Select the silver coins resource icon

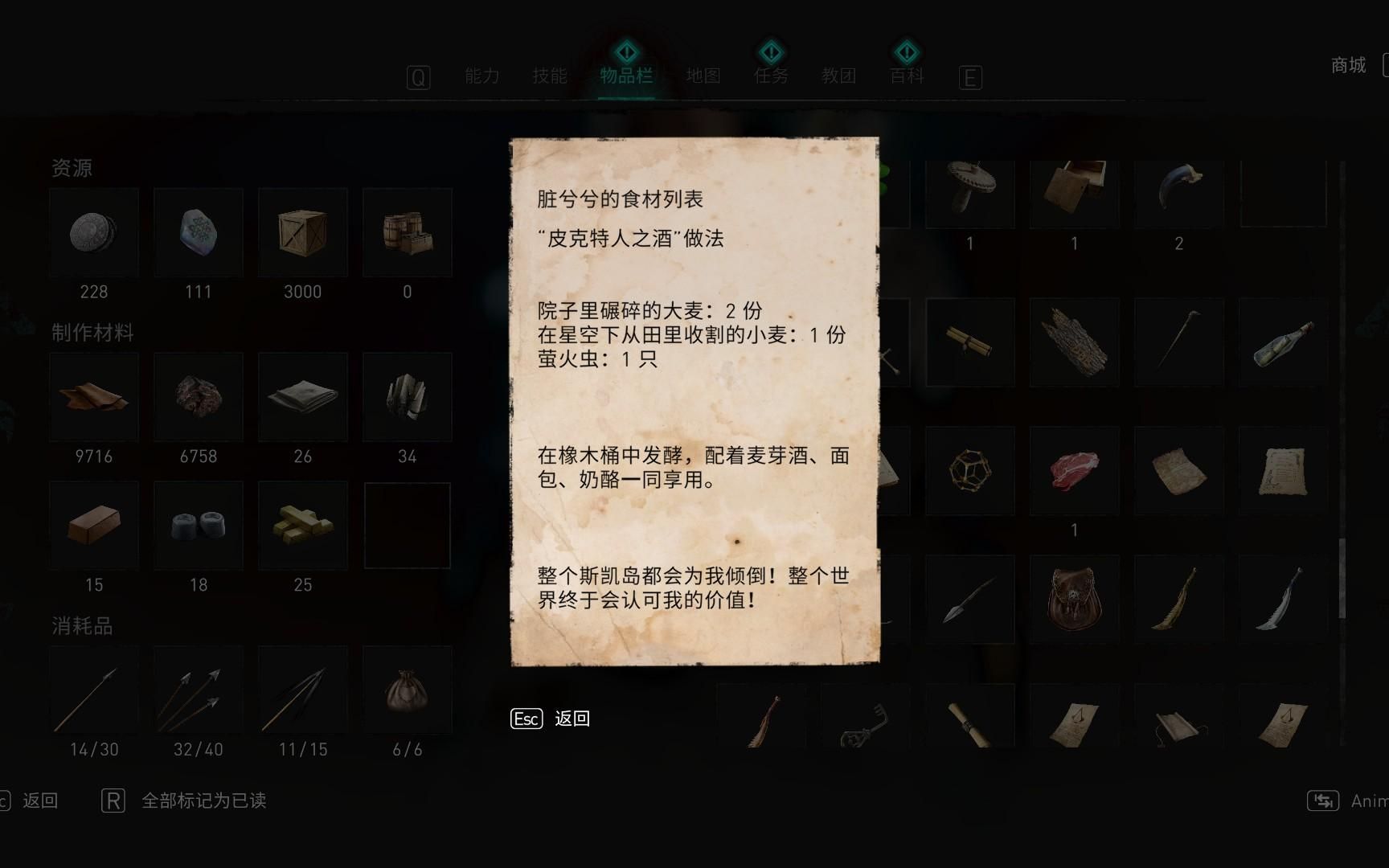pyautogui.click(x=94, y=233)
